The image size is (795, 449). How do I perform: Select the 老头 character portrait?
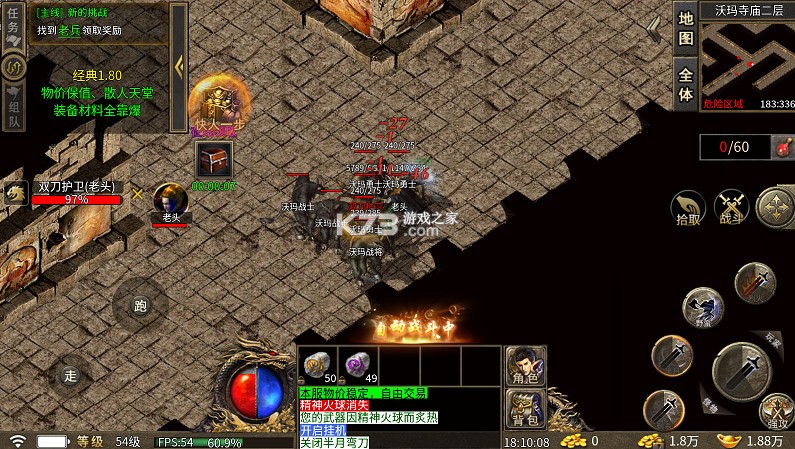tap(170, 198)
